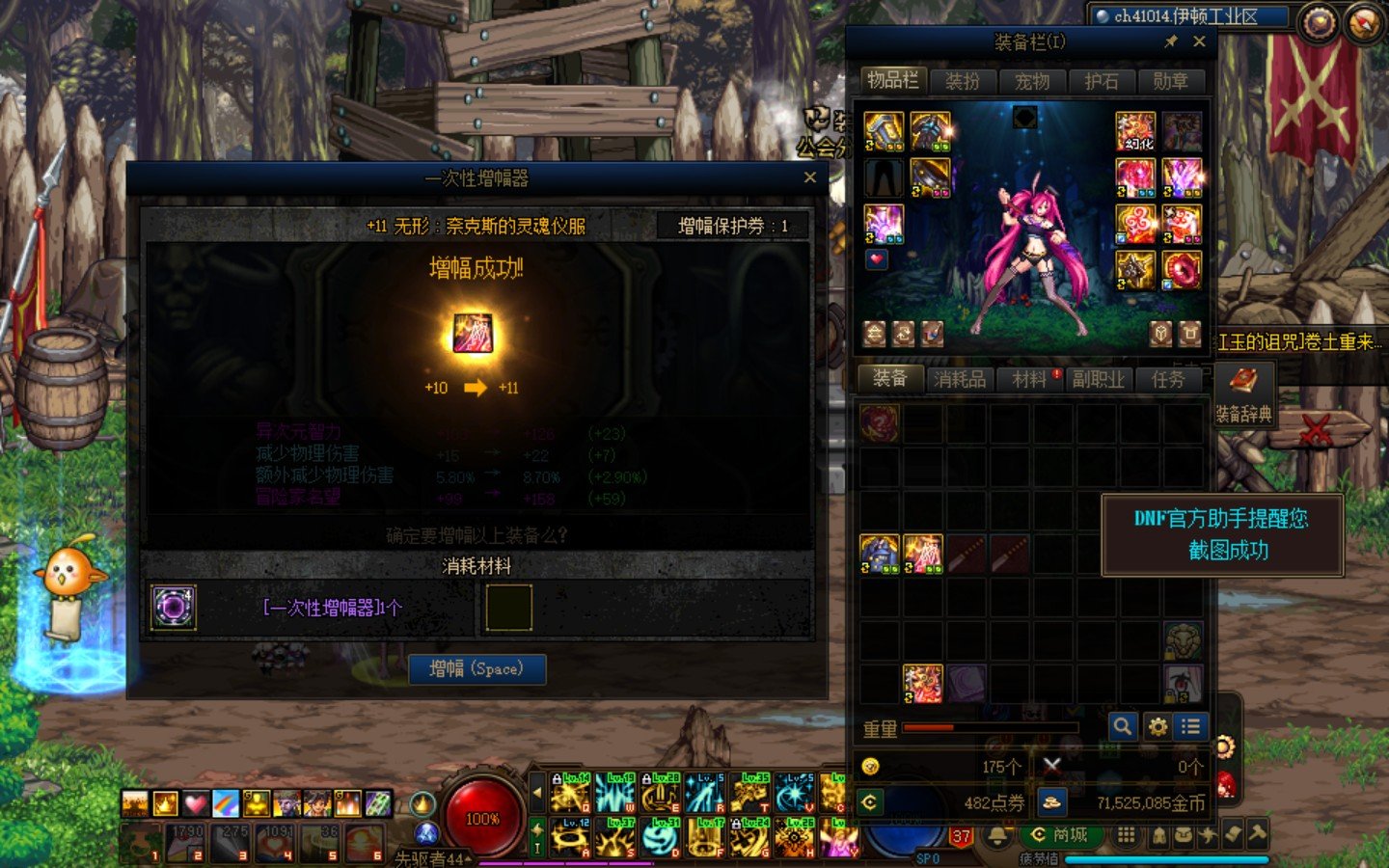The height and width of the screenshot is (868, 1389).
Task: Open inventory settings gear button
Action: [1157, 726]
